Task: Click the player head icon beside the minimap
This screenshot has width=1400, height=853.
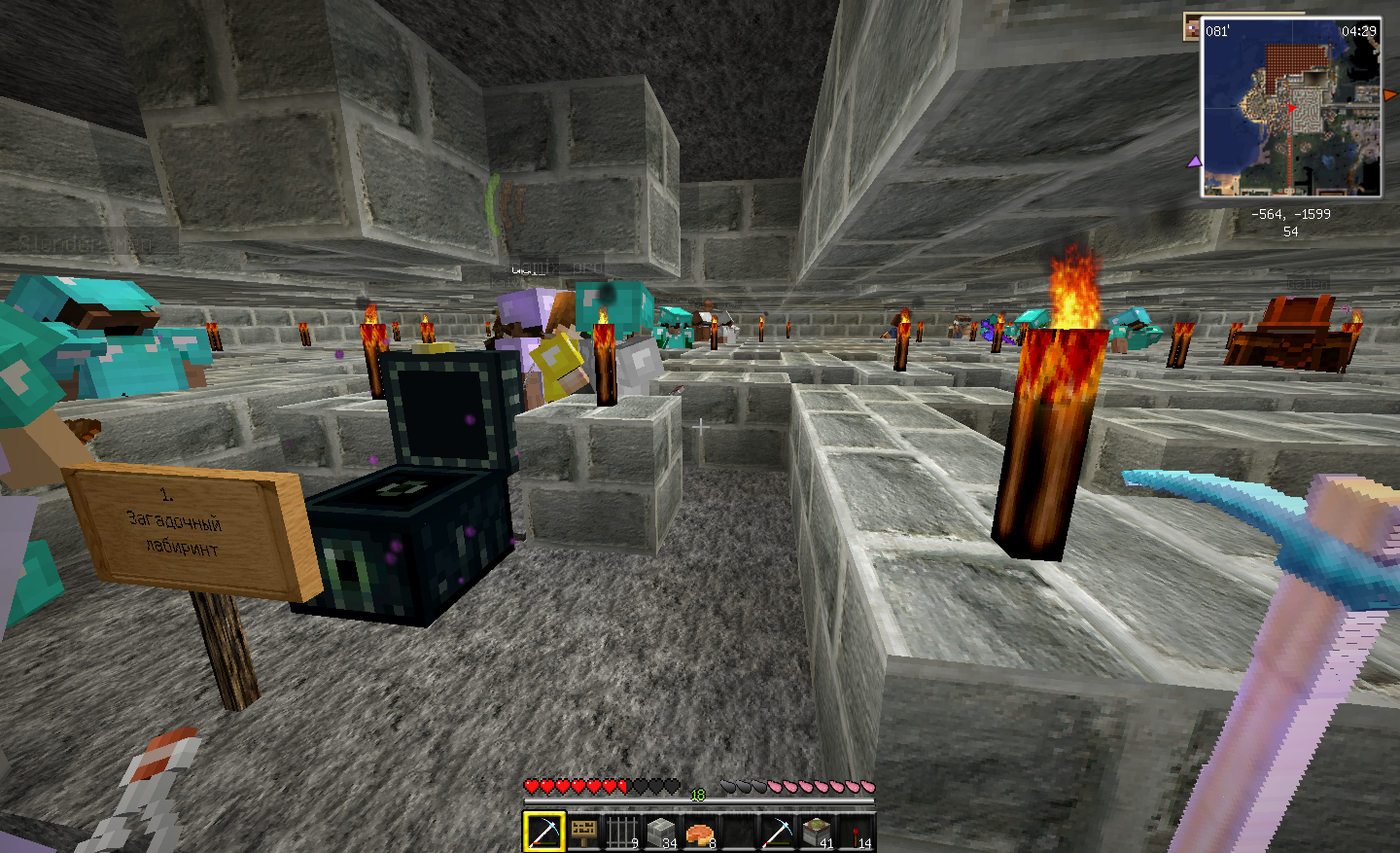Action: (x=1192, y=29)
